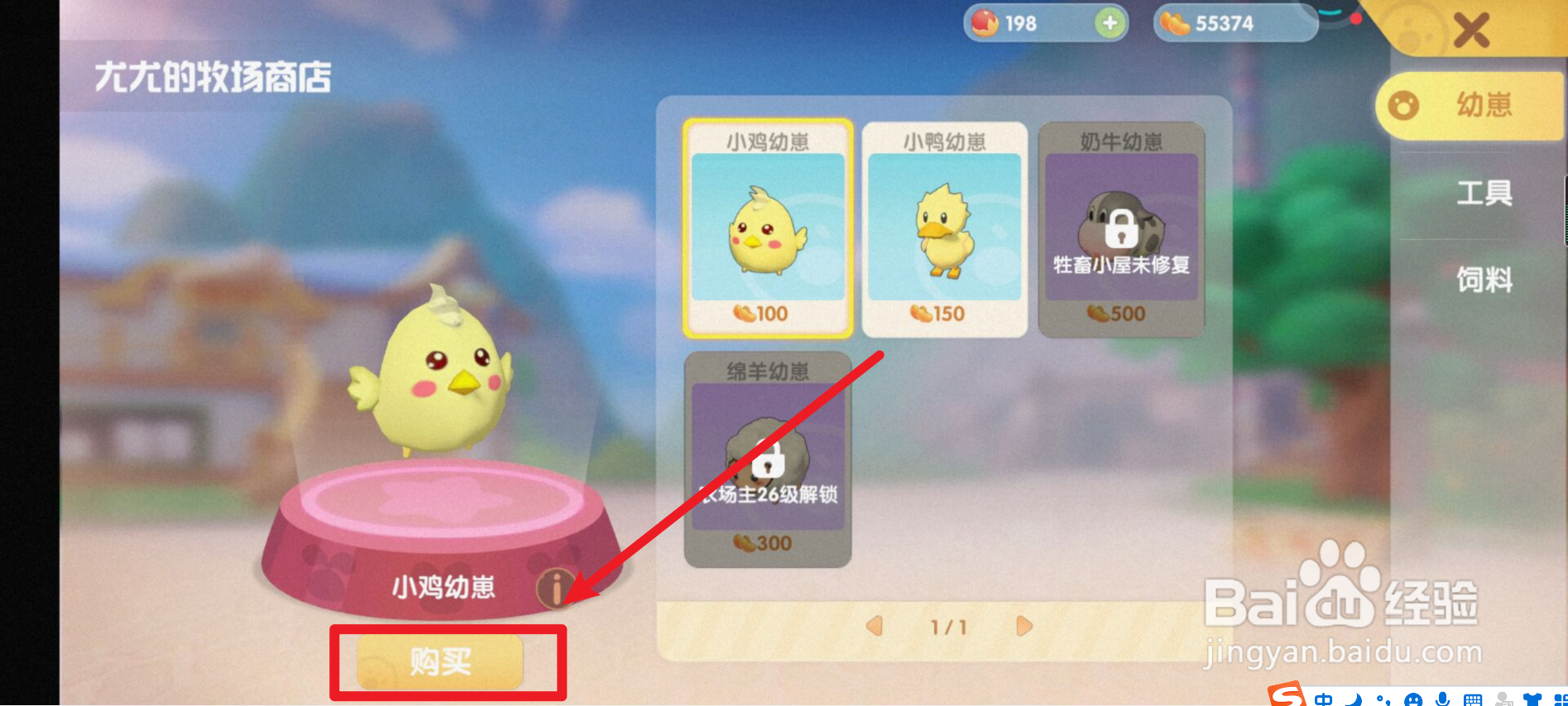Open chicken info via the ⓘ icon
1568x706 pixels.
coord(555,588)
